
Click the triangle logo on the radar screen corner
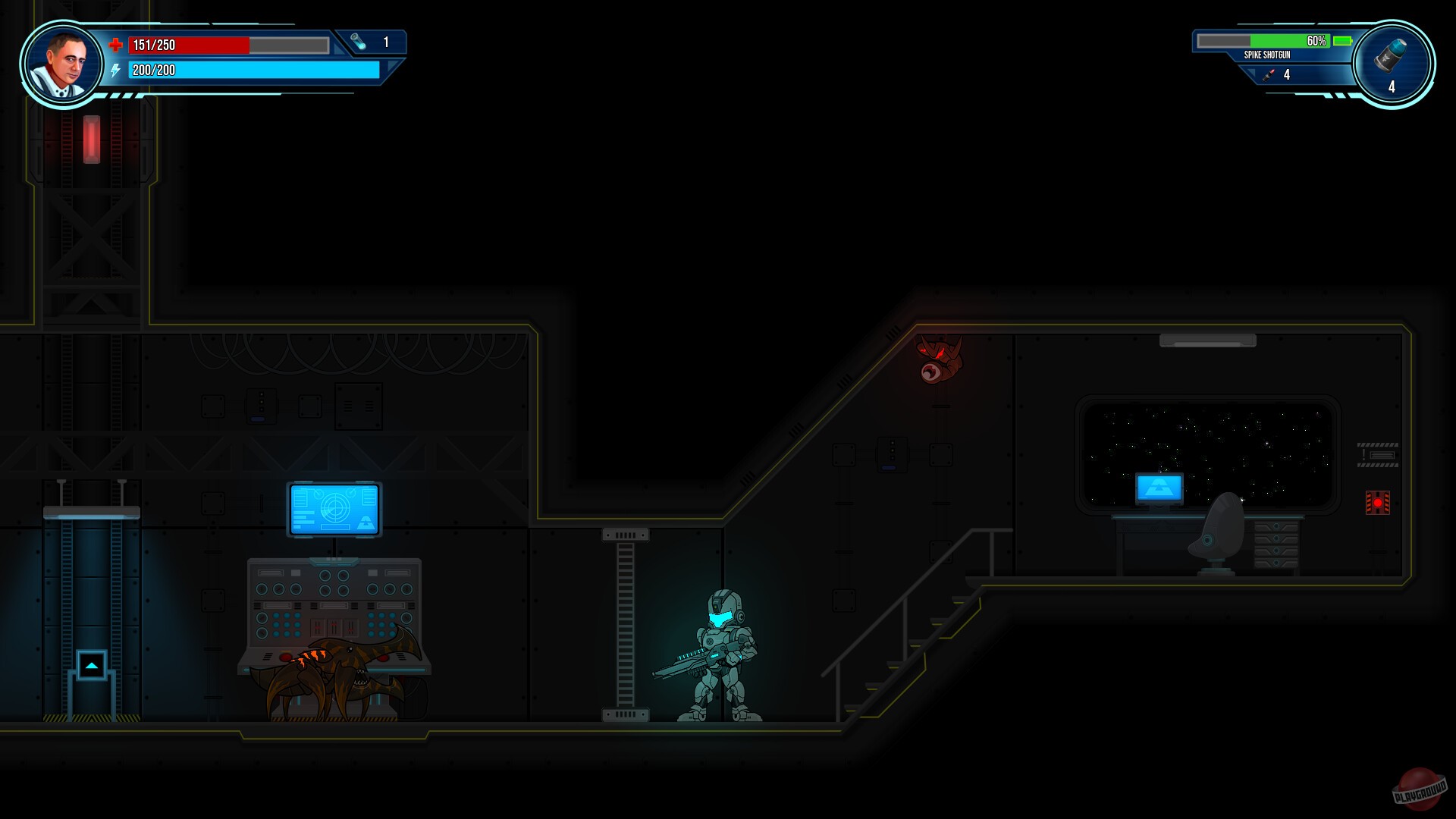(x=366, y=522)
